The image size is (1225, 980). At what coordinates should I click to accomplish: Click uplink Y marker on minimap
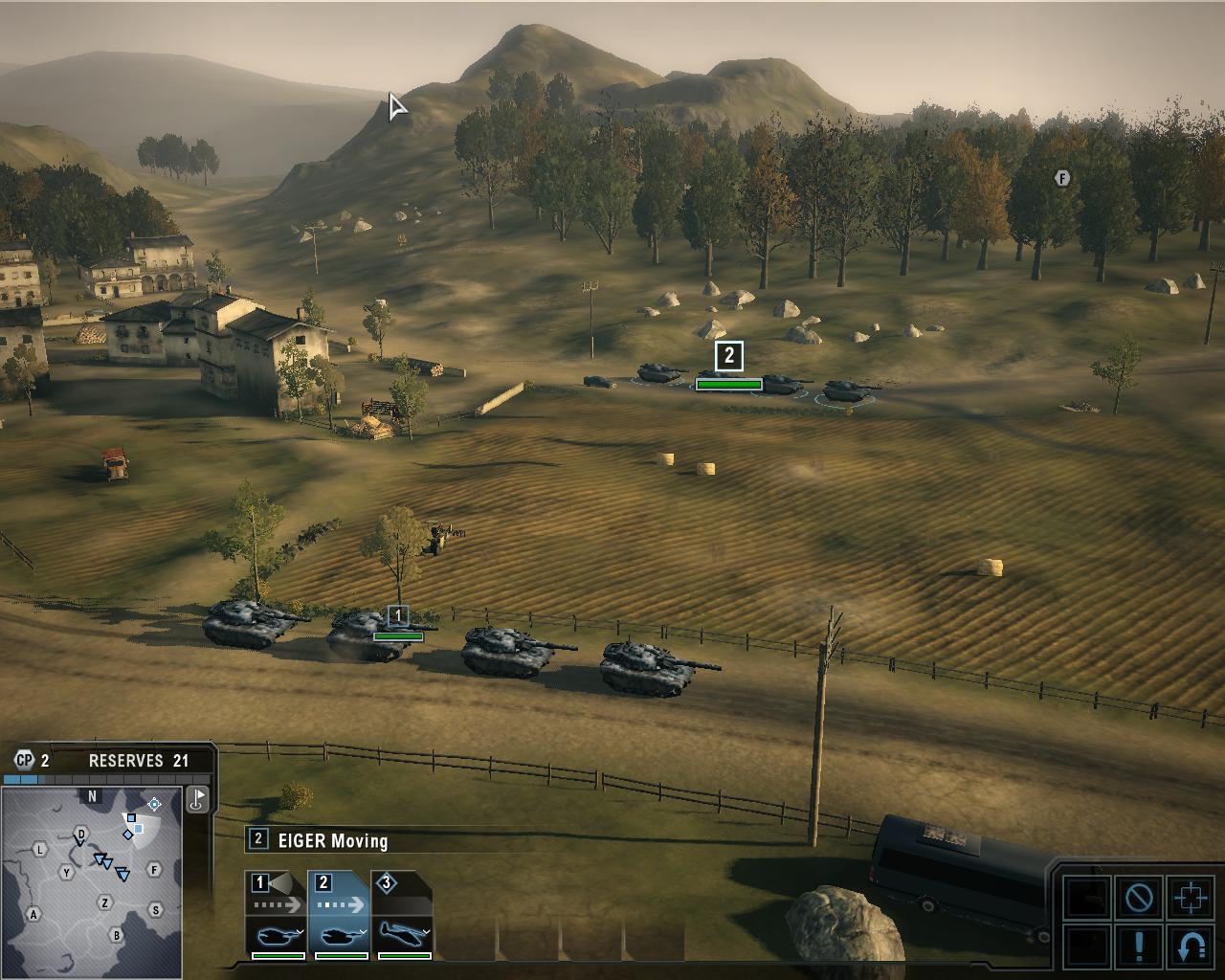[x=66, y=872]
